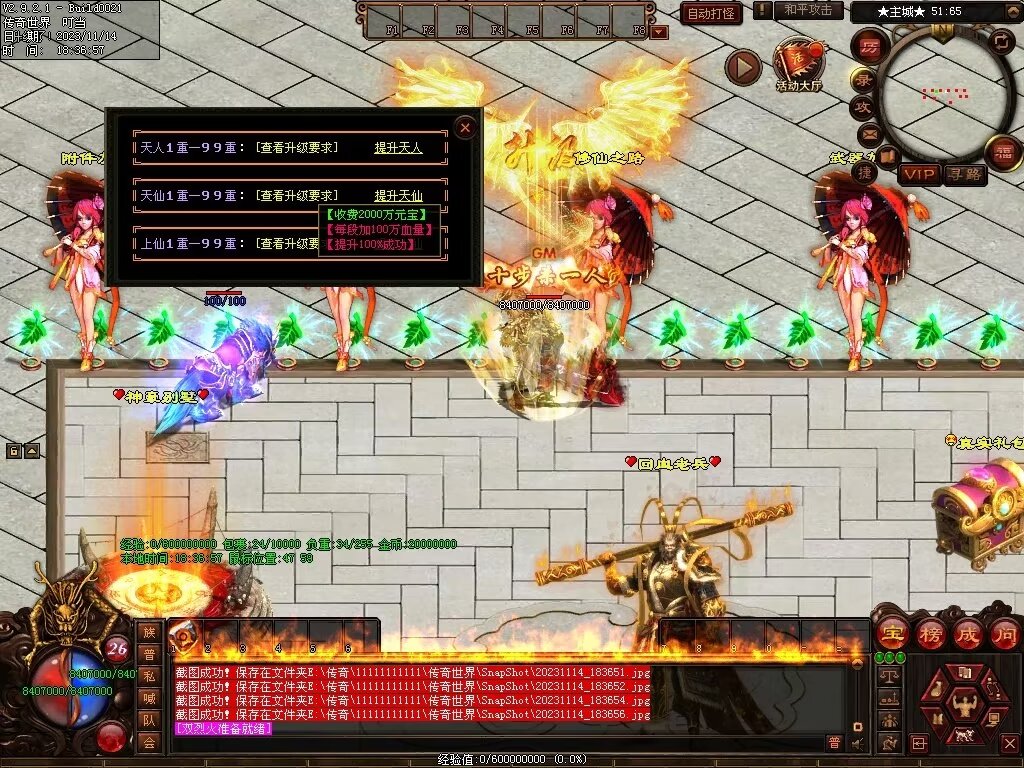Click the scales trade icon
Image resolution: width=1024 pixels, height=768 pixels.
click(889, 675)
